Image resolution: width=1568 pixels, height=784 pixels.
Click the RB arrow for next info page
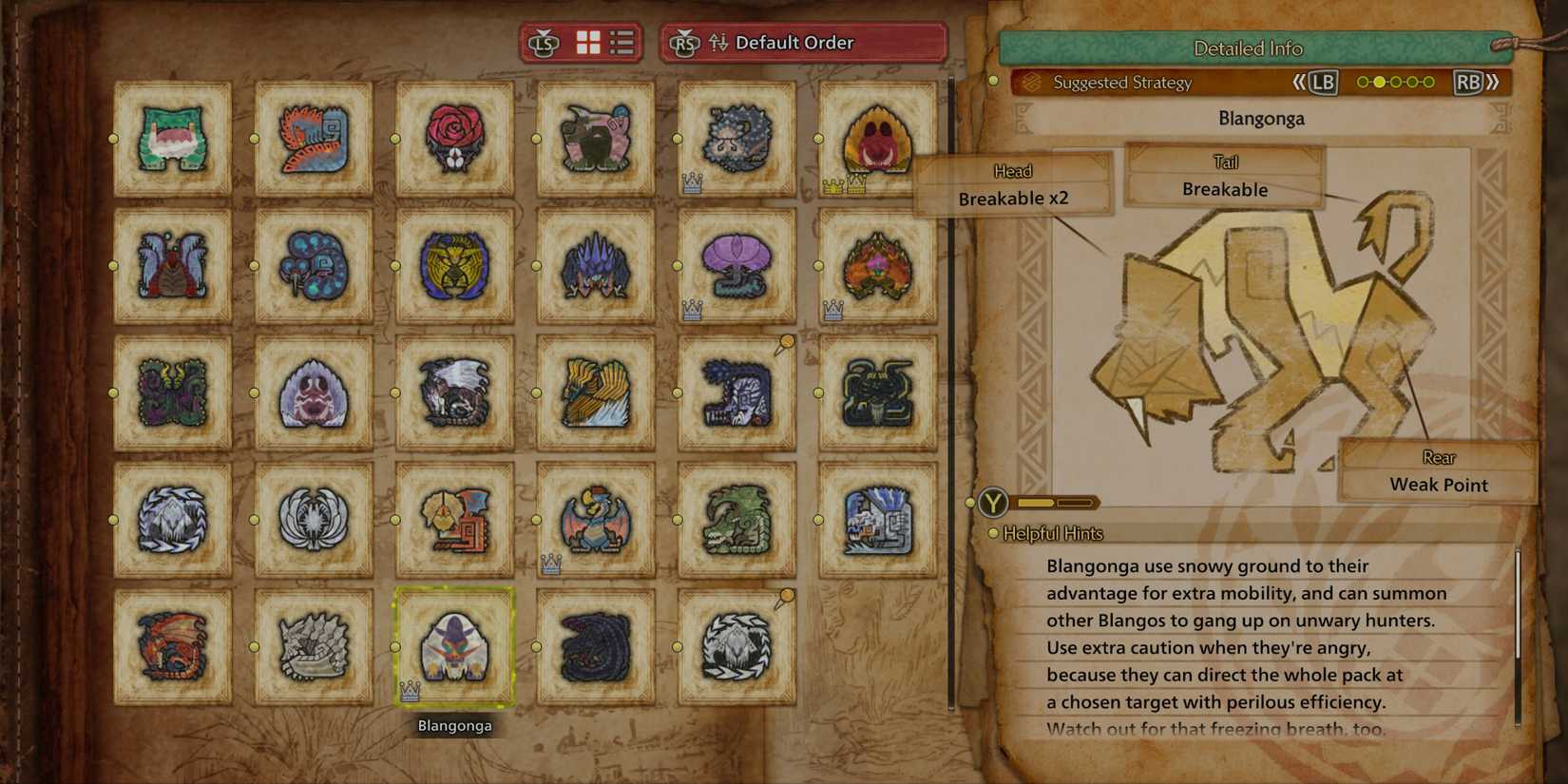(x=1468, y=83)
